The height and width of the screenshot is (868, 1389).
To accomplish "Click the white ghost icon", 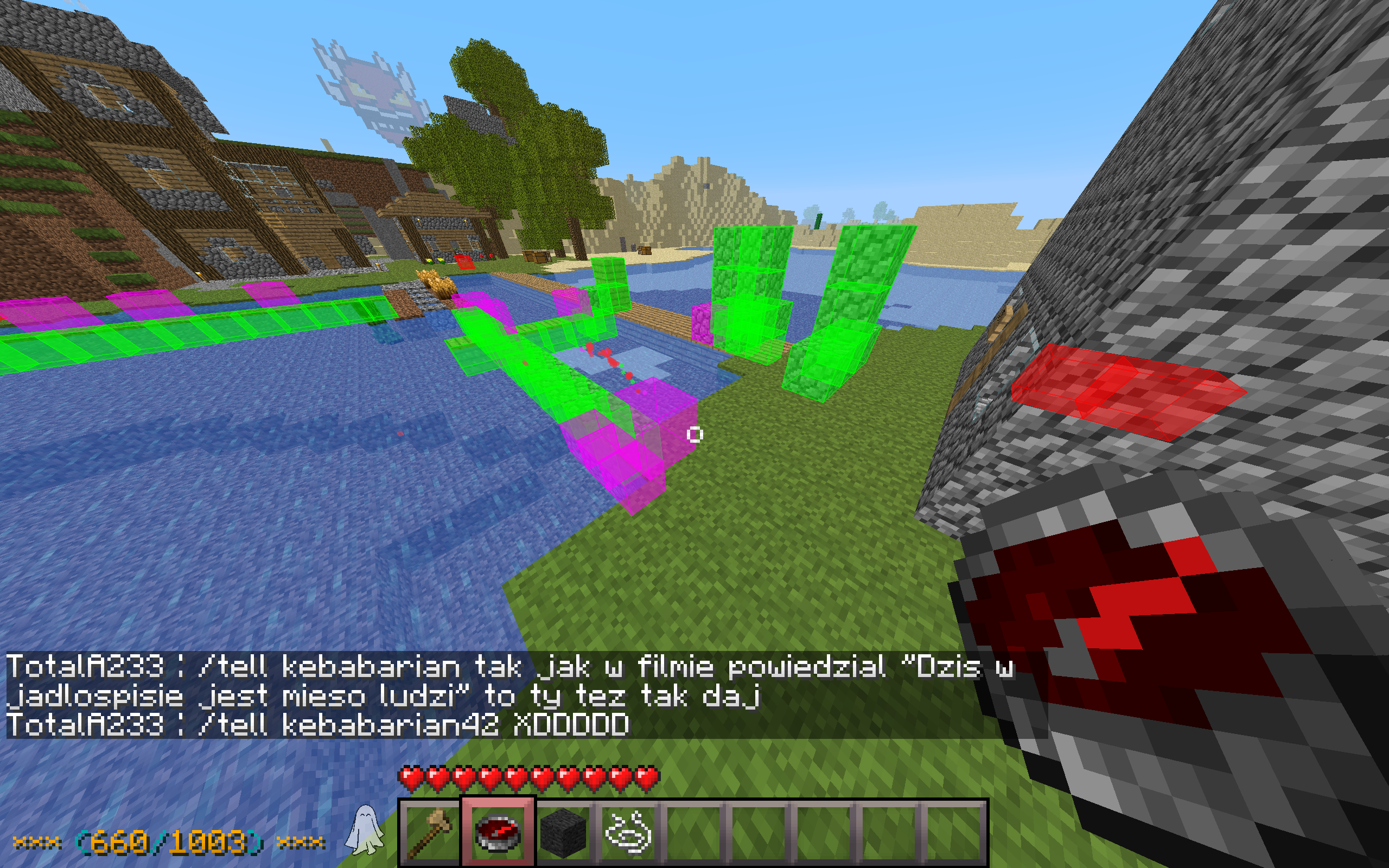I will tap(365, 830).
